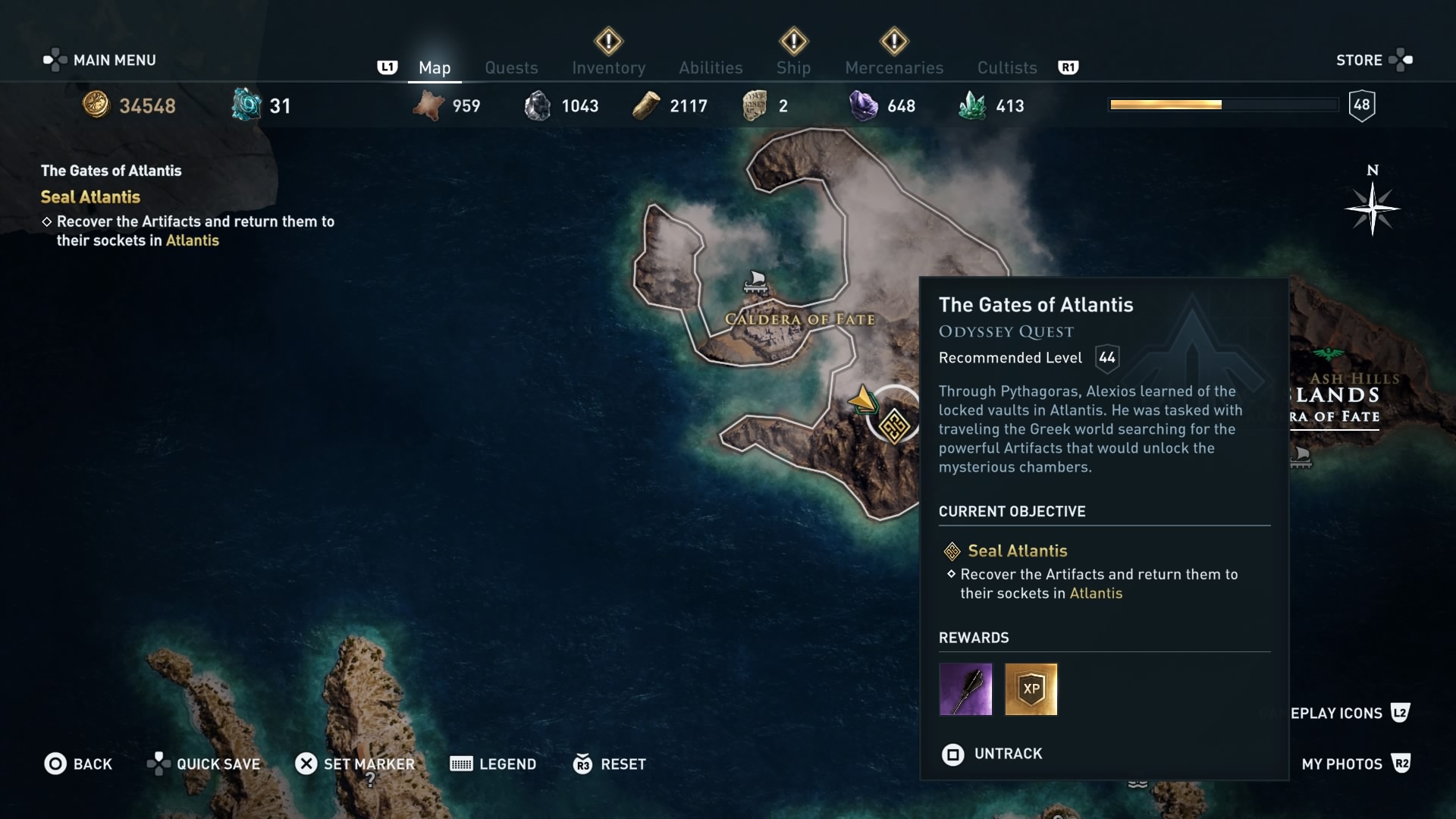Image resolution: width=1456 pixels, height=819 pixels.
Task: Select the iron metal resource icon
Action: click(538, 106)
